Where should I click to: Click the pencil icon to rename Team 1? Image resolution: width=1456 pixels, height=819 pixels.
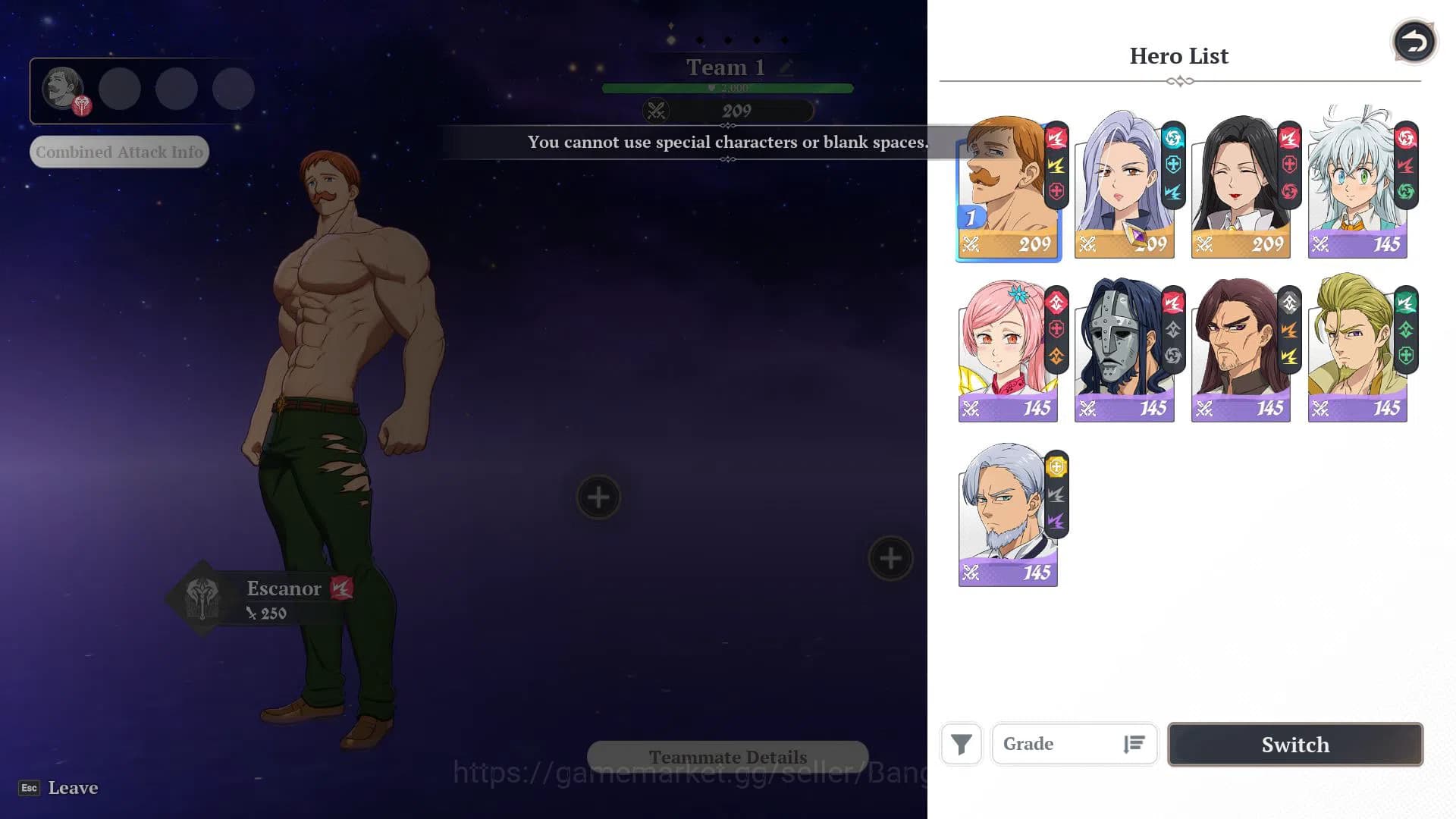click(x=786, y=67)
